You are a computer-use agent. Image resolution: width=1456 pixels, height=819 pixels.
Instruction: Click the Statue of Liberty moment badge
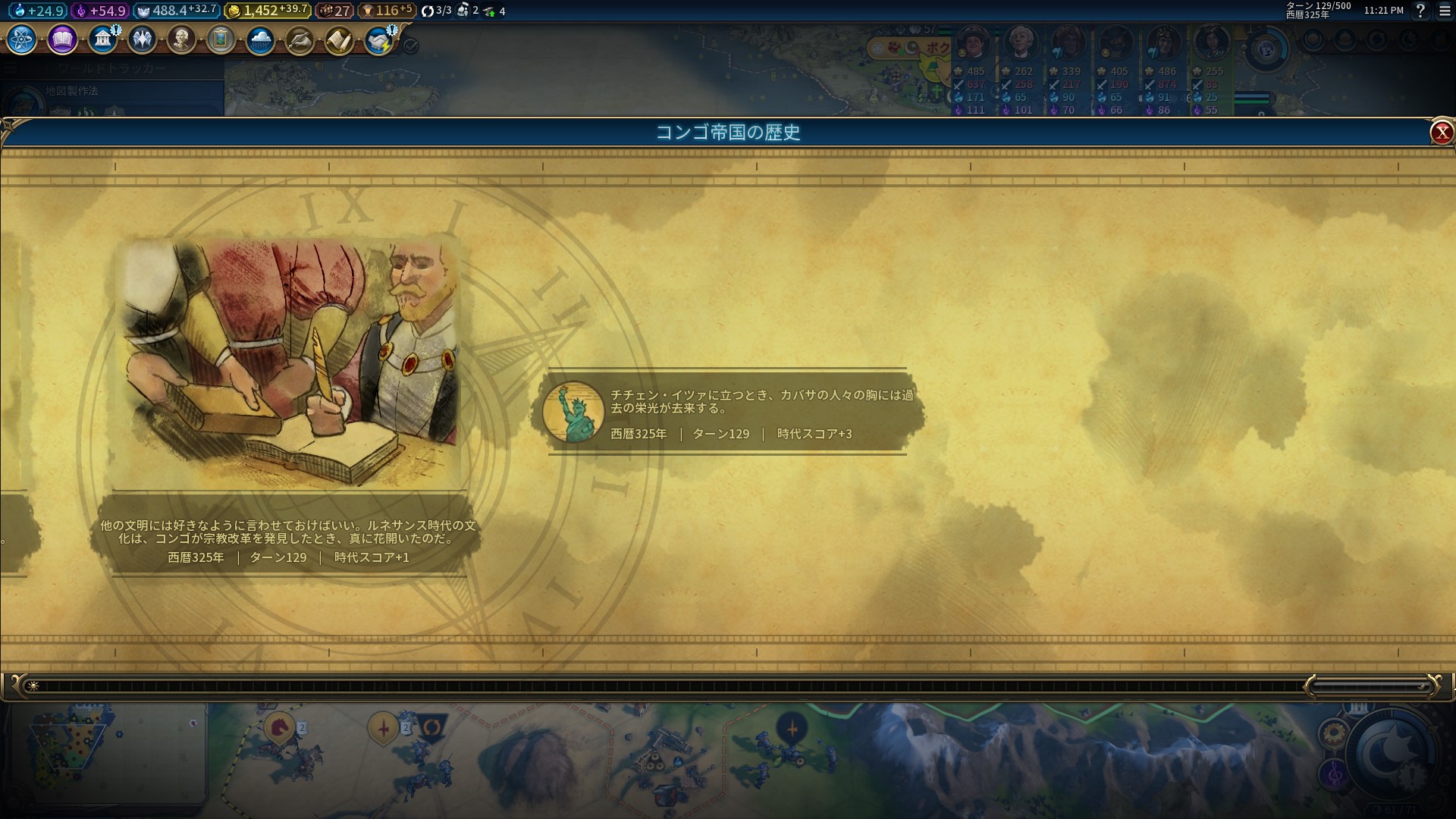click(x=574, y=409)
